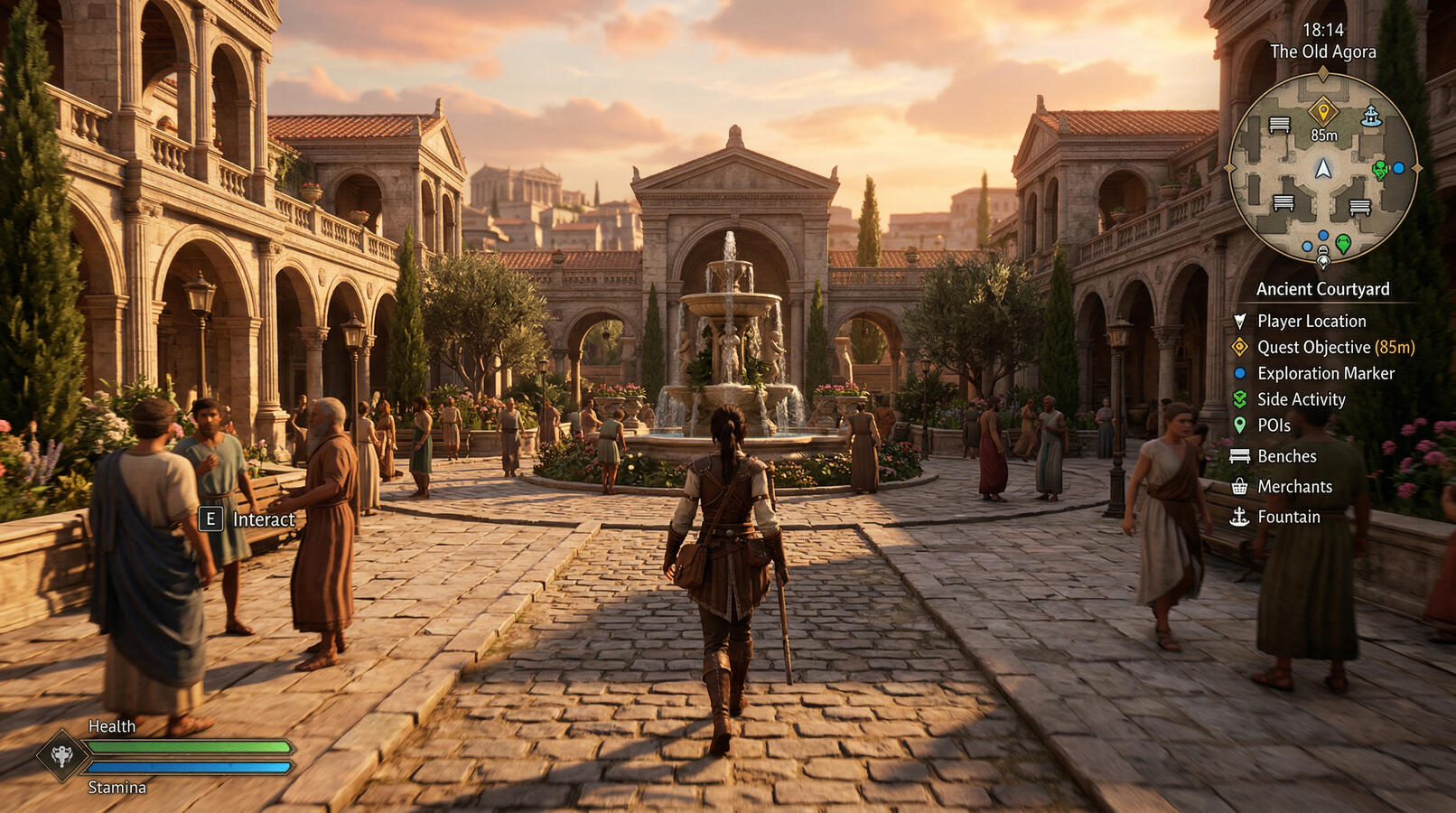Choose Player Location in the map legend
1456x813 pixels.
pos(1311,321)
